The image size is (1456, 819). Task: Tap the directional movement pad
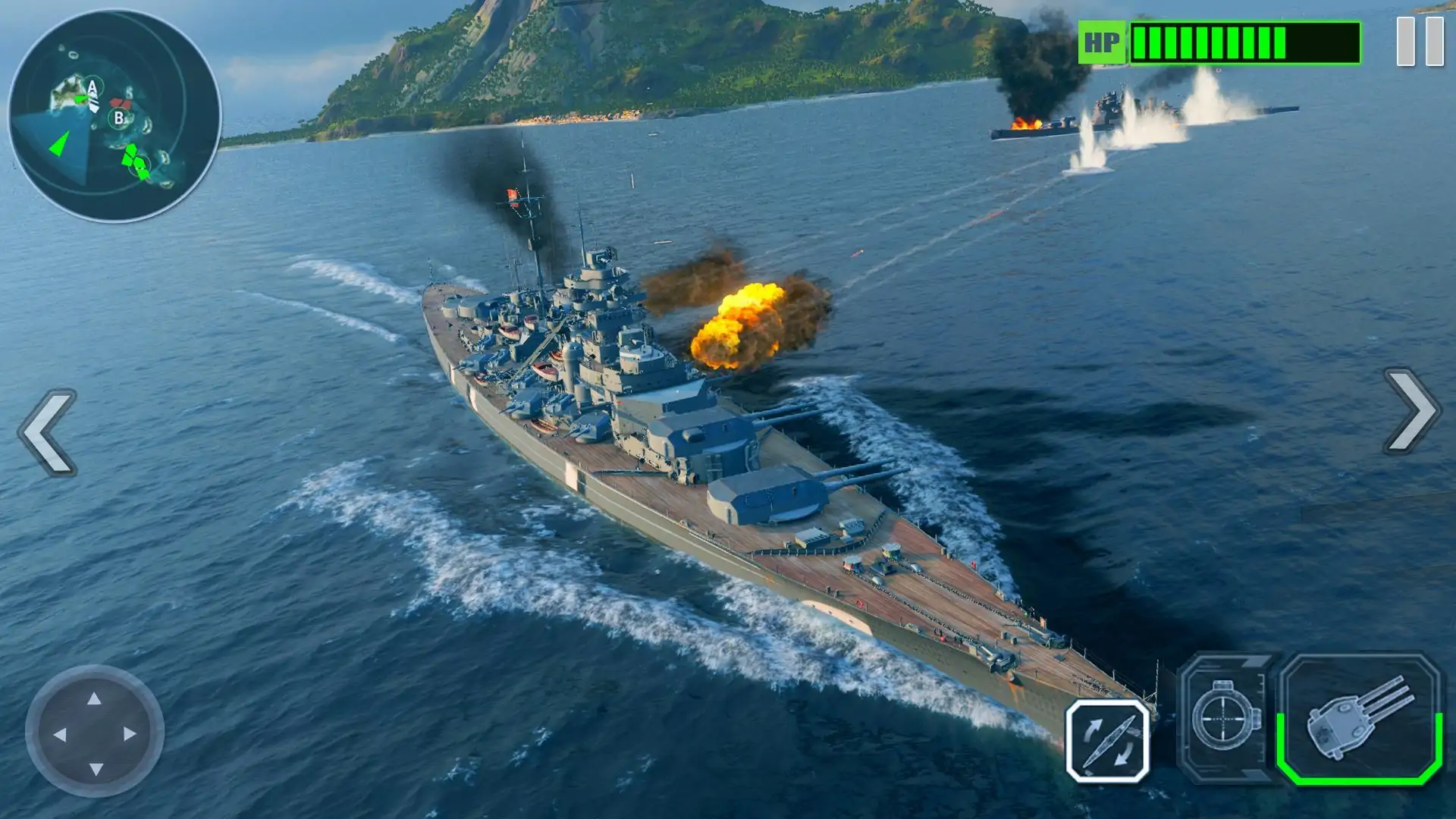pyautogui.click(x=95, y=733)
